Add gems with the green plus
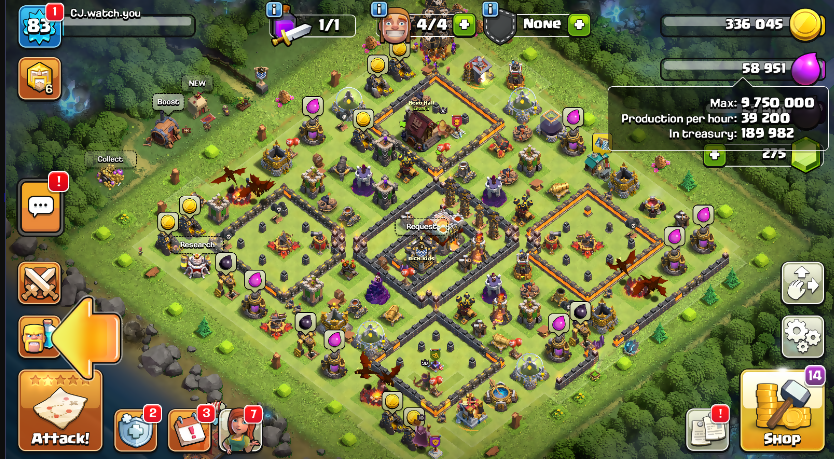Image resolution: width=834 pixels, height=459 pixels. click(x=714, y=154)
